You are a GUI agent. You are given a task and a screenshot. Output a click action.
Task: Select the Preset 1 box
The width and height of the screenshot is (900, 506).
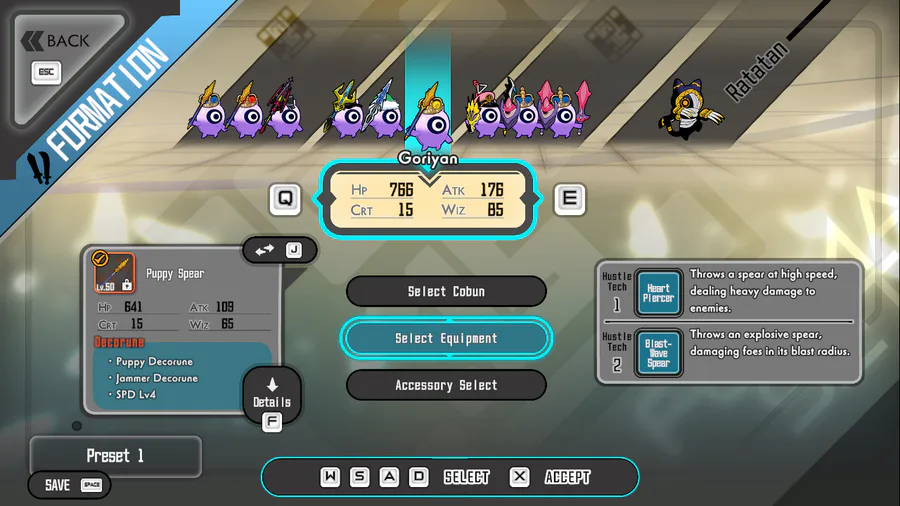[x=115, y=456]
